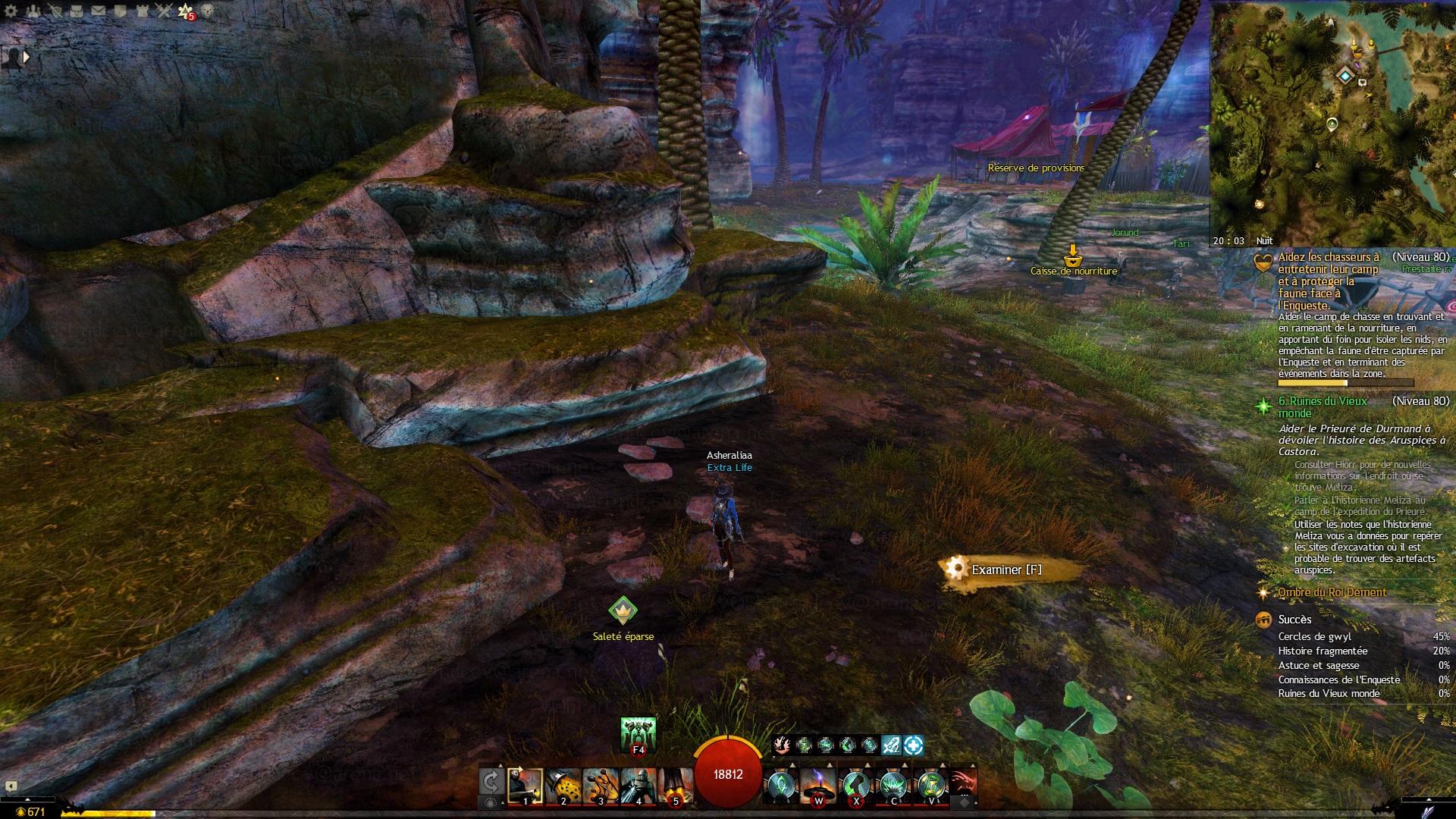Open the gear-shaped game menu

coord(11,11)
